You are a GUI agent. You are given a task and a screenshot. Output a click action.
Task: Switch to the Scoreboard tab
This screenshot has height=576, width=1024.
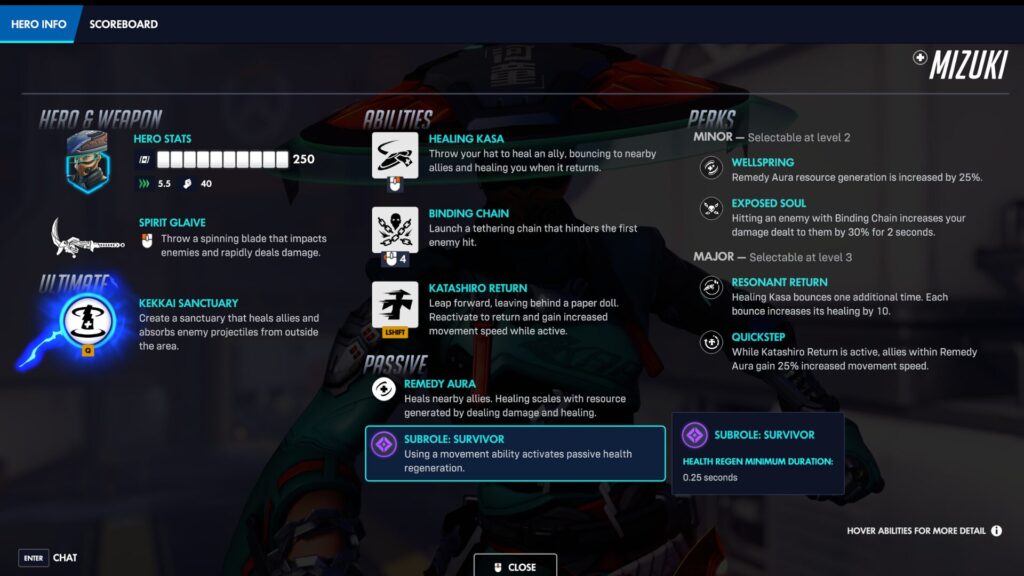pyautogui.click(x=123, y=24)
